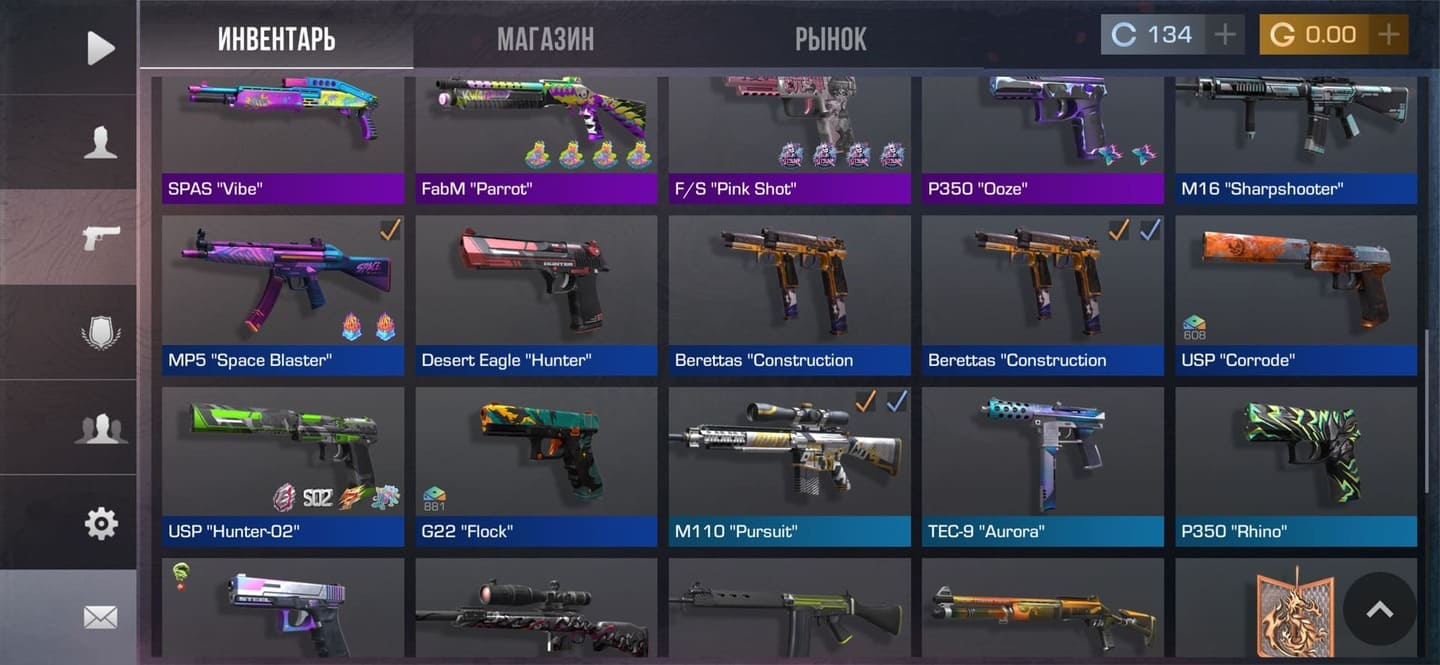The width and height of the screenshot is (1440, 665).
Task: Choose the MP5 "Space Blaster" skin
Action: tap(283, 295)
